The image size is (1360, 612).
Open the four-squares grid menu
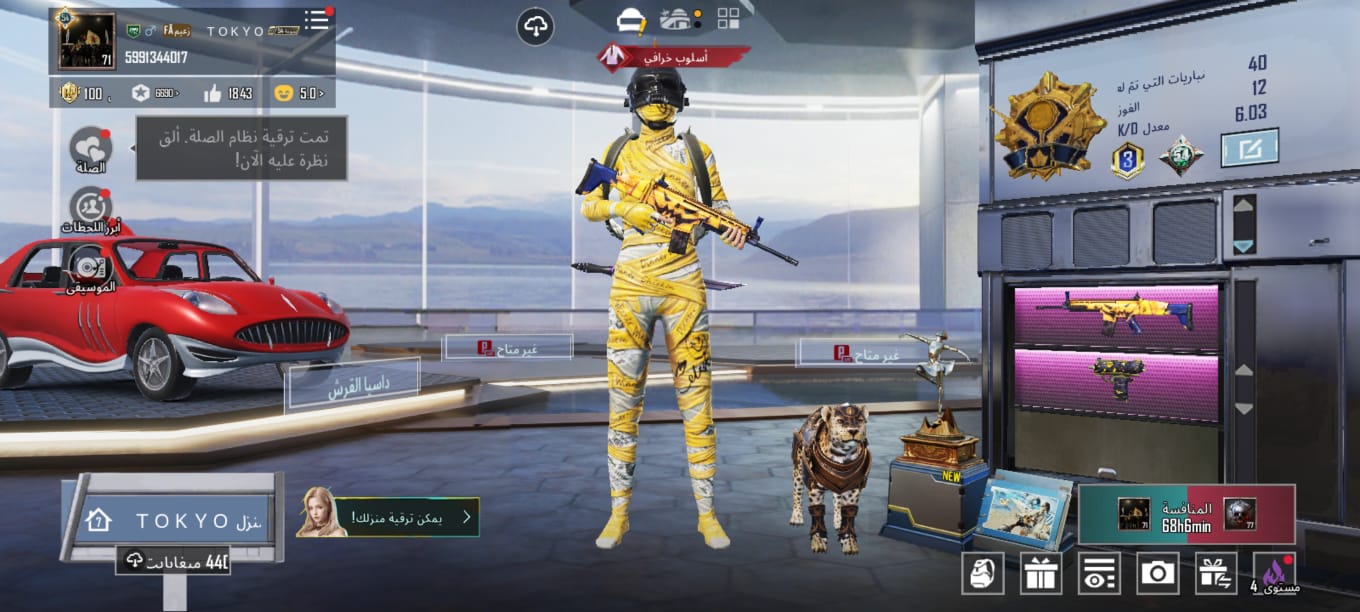[x=728, y=19]
